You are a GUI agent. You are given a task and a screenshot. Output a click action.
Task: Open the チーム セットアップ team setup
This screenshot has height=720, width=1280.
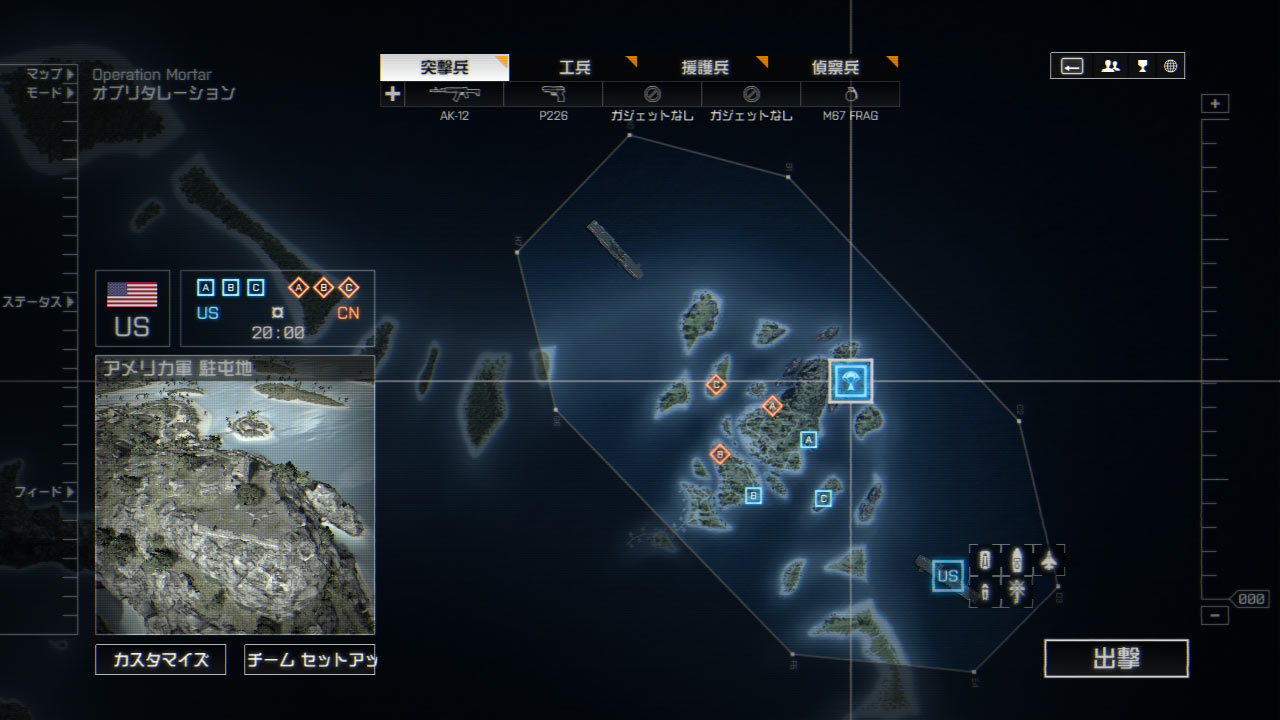(x=309, y=660)
